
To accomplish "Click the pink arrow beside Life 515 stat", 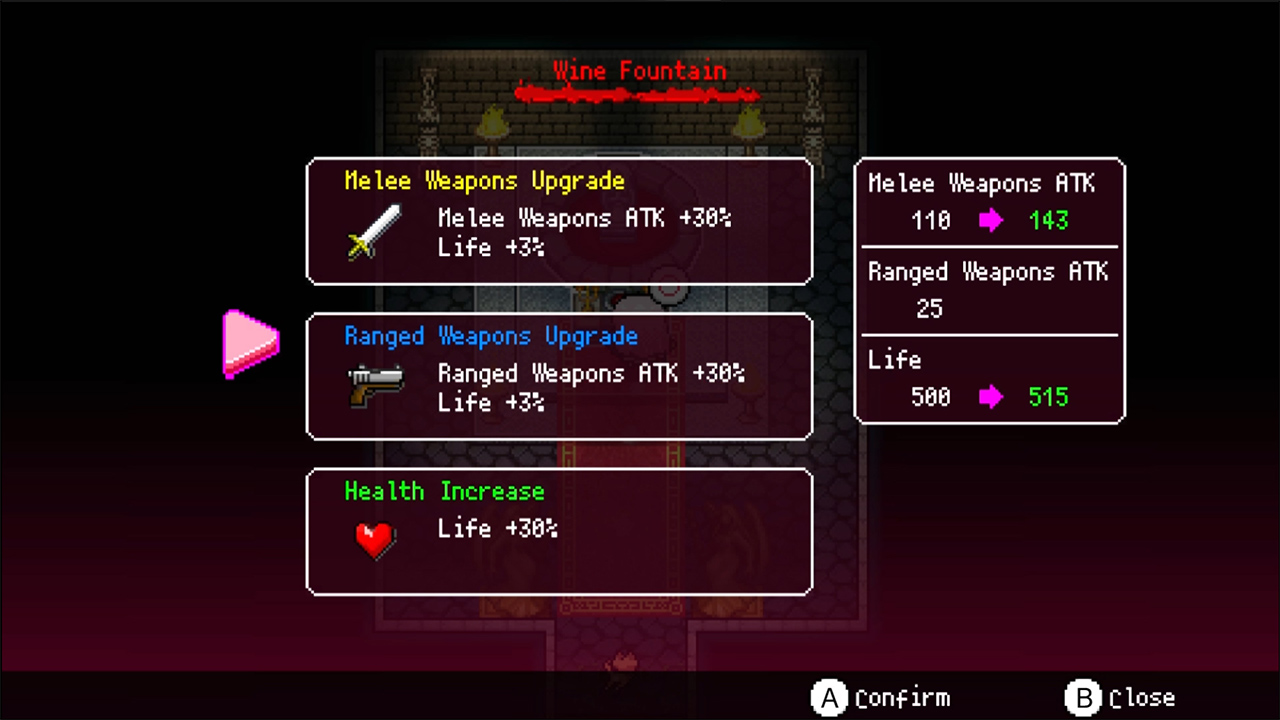I will 991,397.
